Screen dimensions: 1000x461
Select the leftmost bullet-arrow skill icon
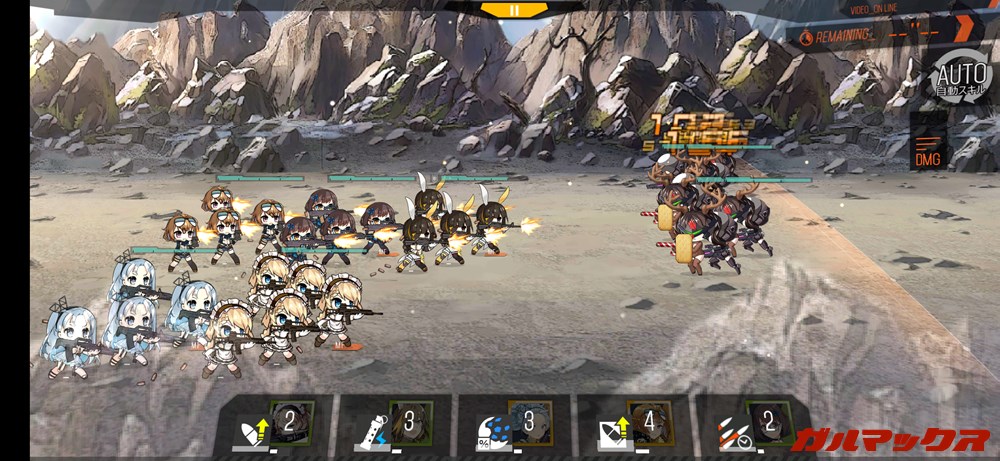tap(272, 424)
